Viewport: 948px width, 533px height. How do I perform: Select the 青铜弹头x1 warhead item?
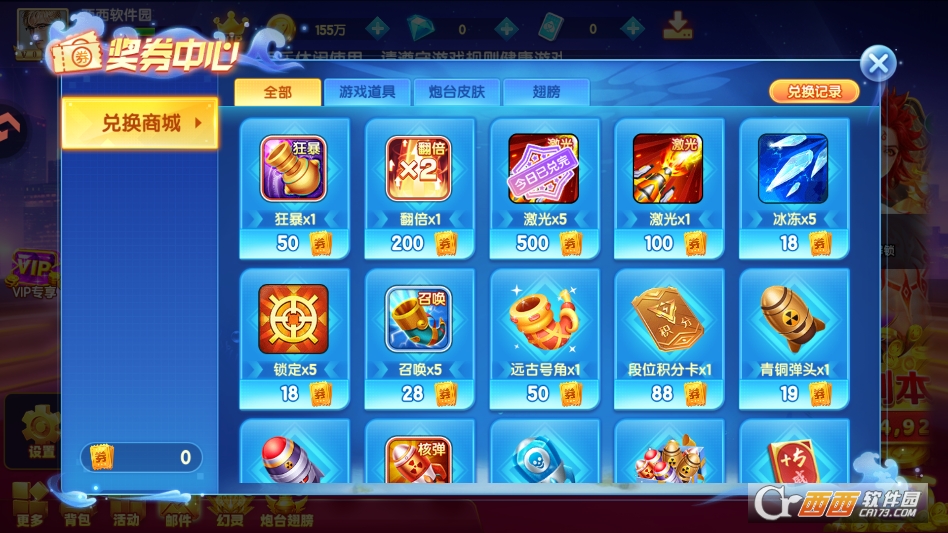tap(793, 338)
